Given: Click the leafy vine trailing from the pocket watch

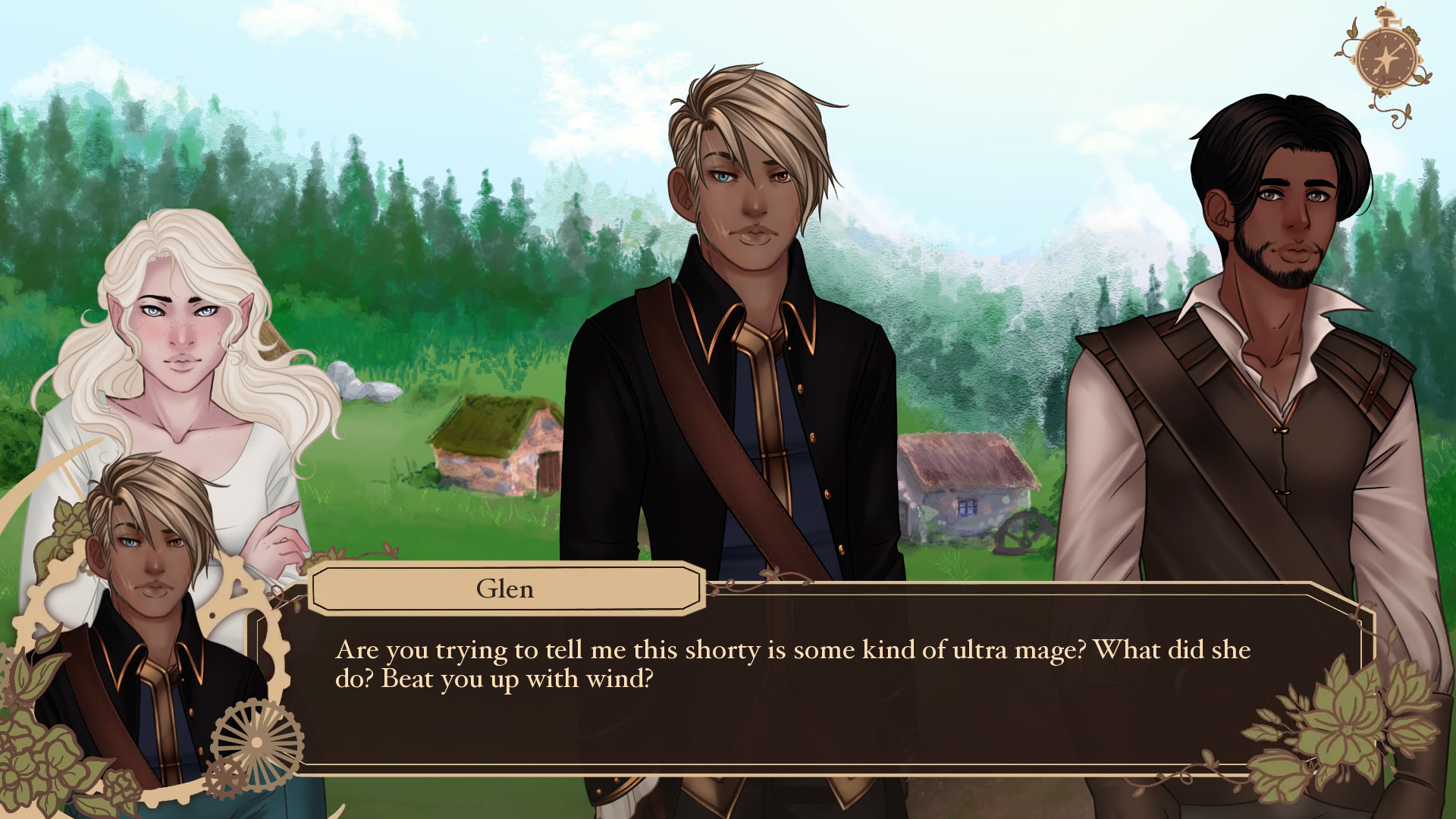Looking at the screenshot, I should (1401, 112).
